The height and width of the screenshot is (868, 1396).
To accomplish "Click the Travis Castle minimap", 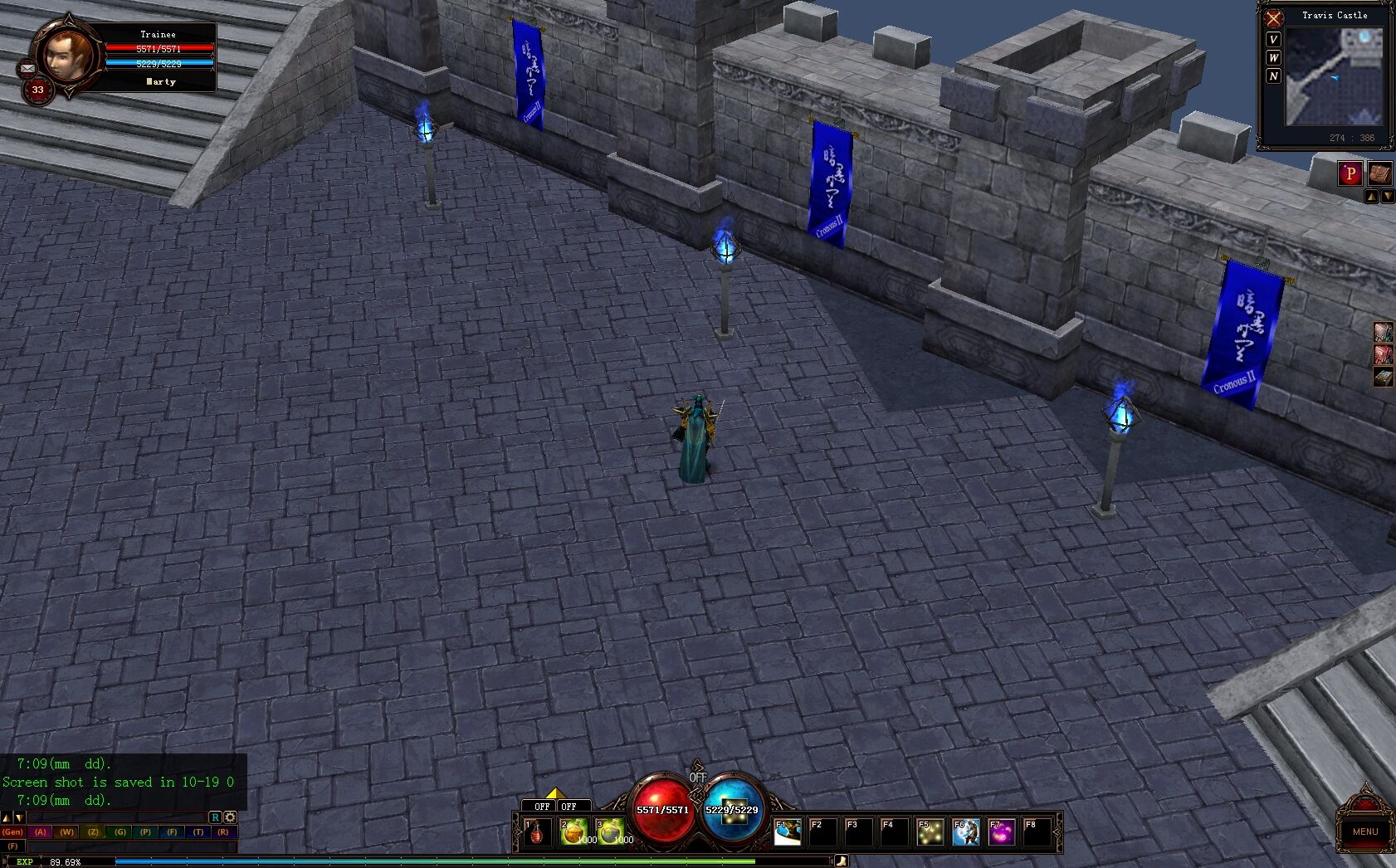I will click(x=1335, y=78).
